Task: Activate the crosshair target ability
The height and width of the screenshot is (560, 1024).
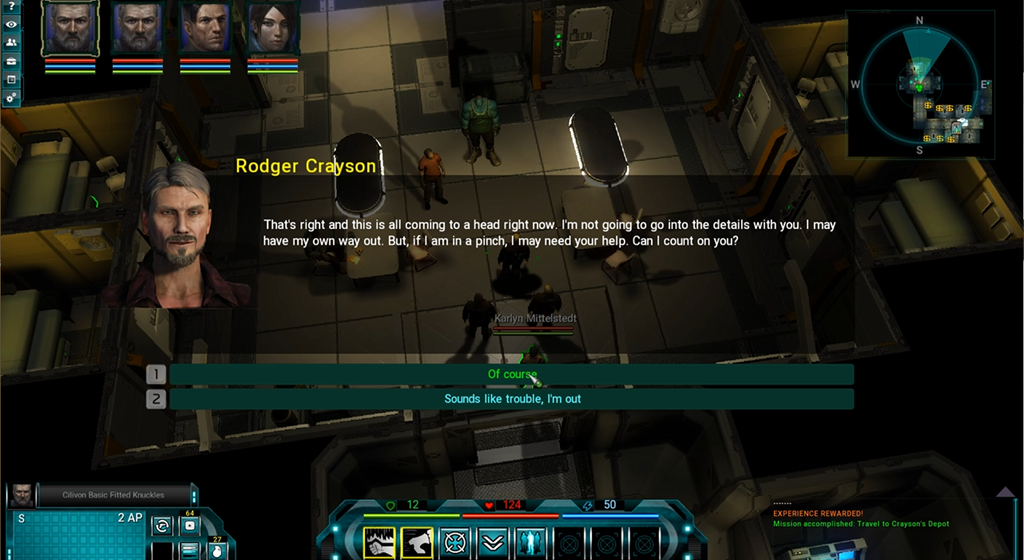Action: coord(455,543)
